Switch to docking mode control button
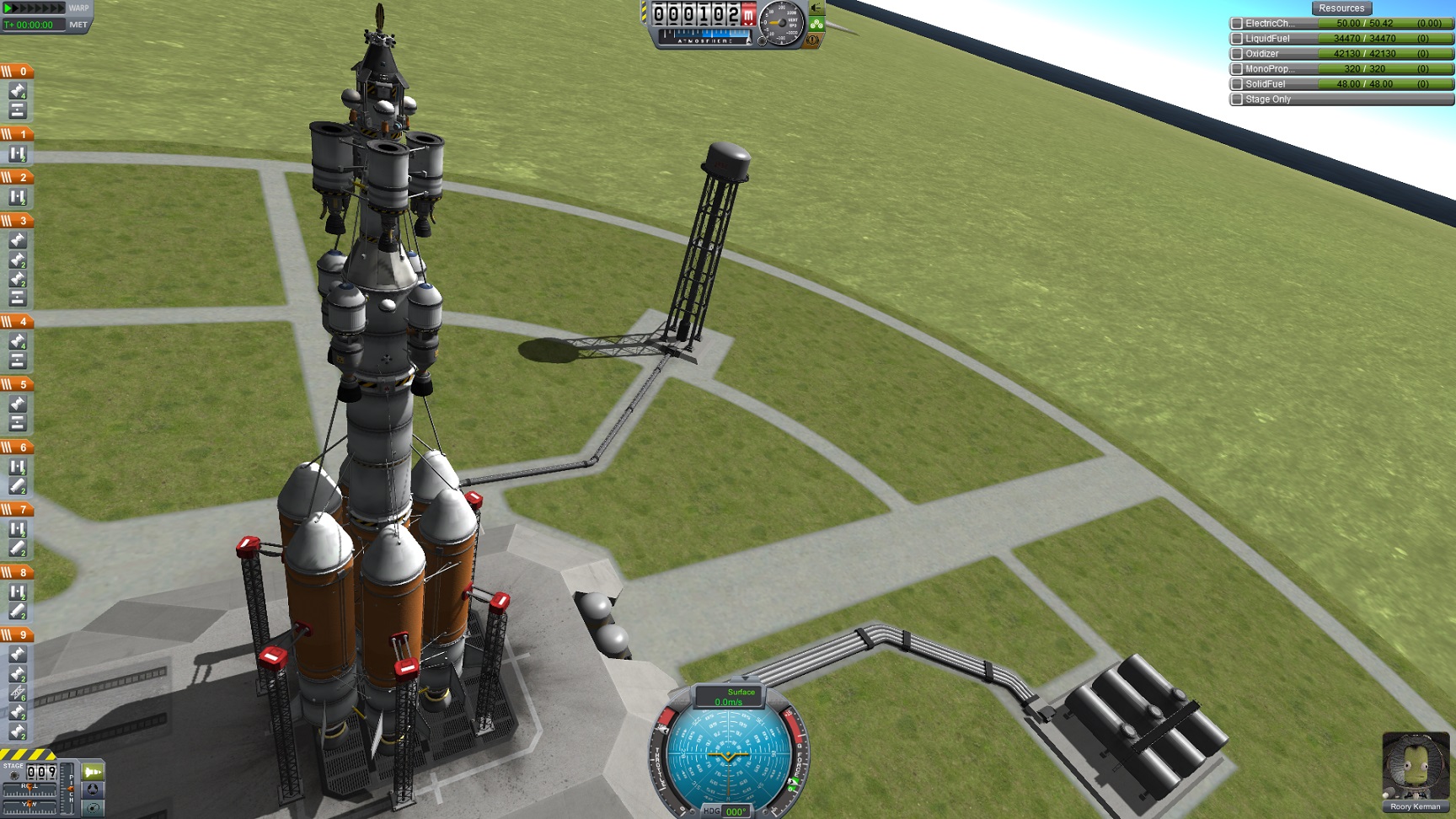Viewport: 1456px width, 819px height. pos(93,790)
